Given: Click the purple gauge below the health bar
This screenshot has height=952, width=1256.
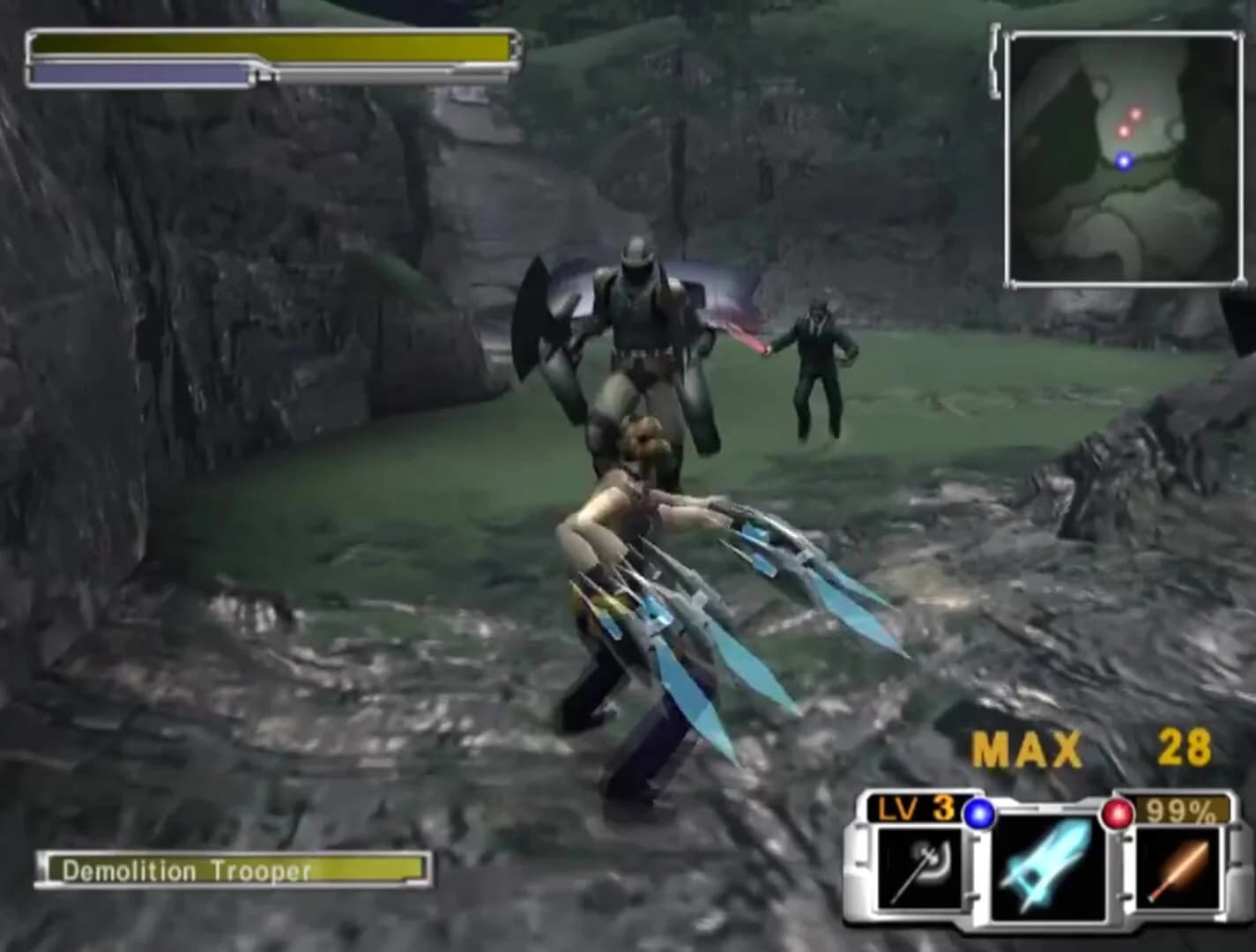Looking at the screenshot, I should coord(141,74).
